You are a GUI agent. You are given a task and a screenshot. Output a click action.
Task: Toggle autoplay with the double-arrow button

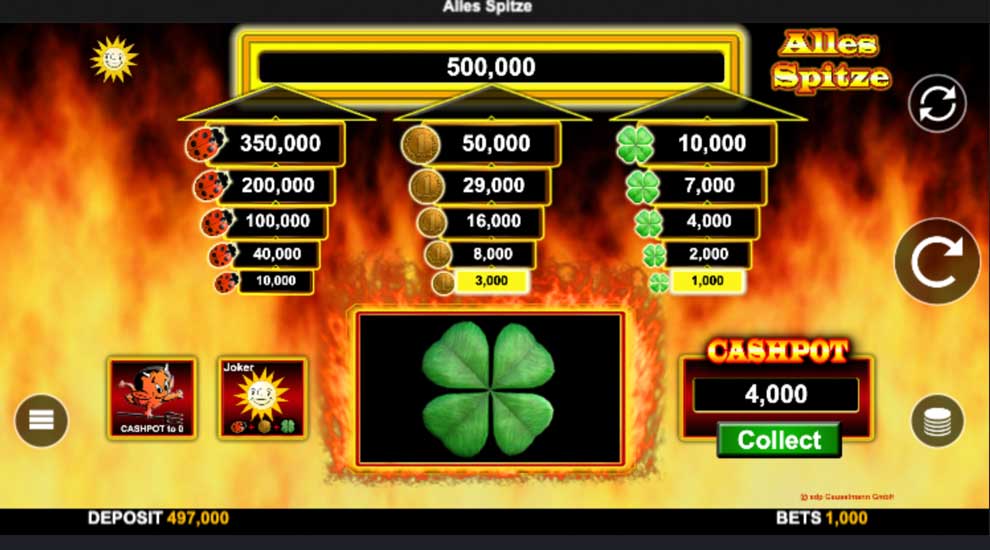point(937,103)
